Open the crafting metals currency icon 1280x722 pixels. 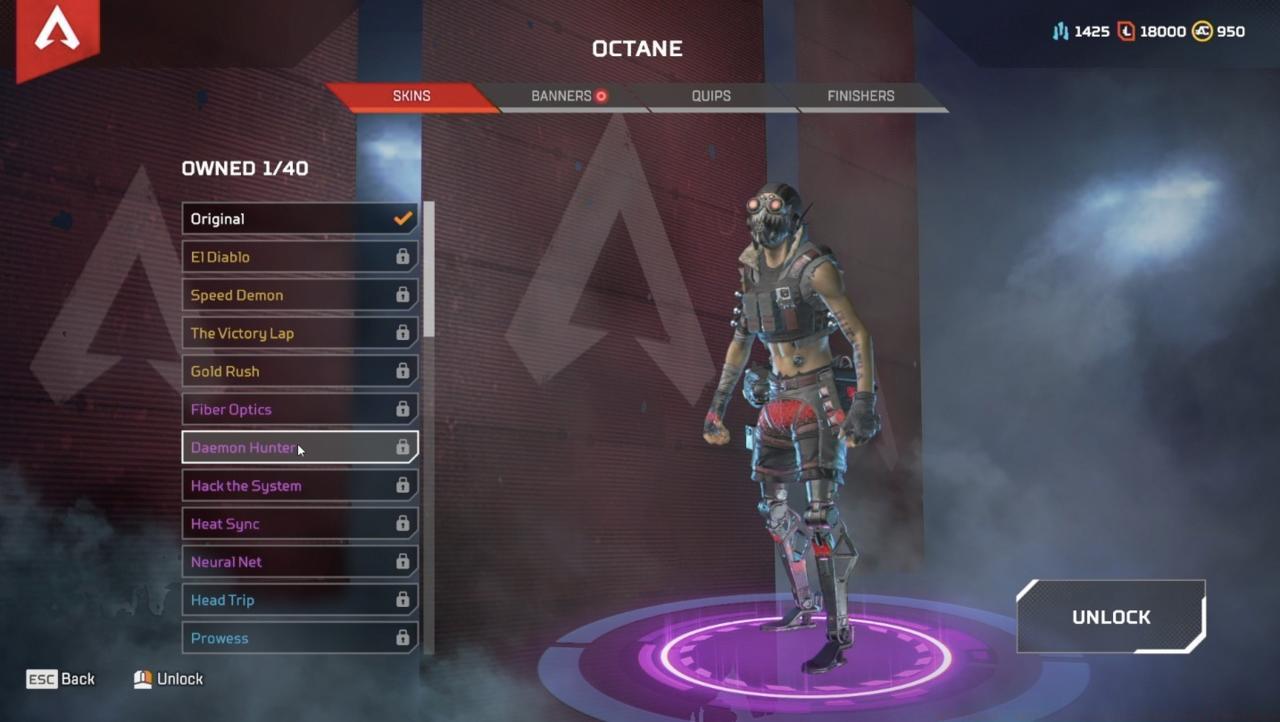[x=1060, y=31]
